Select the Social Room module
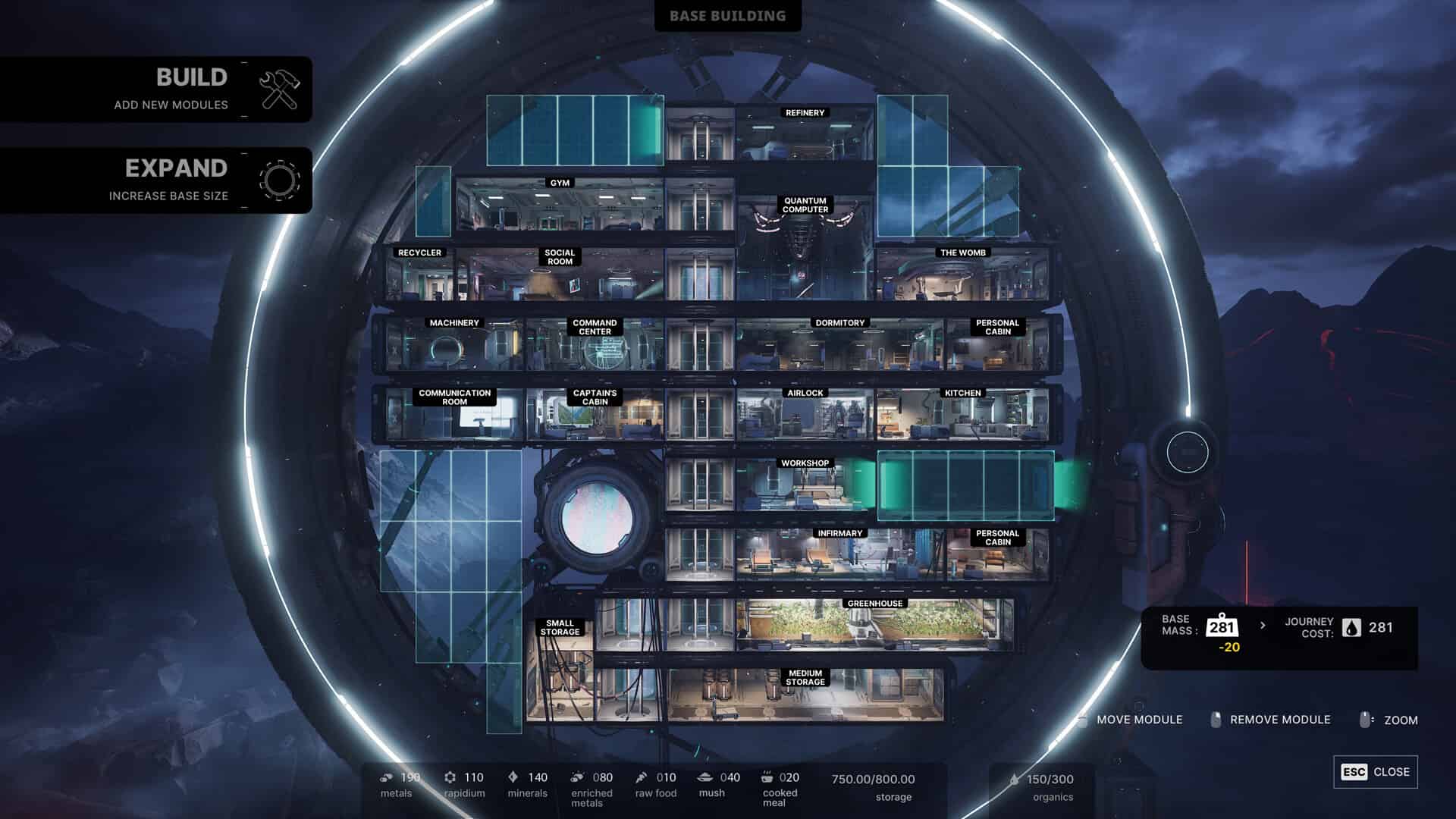1456x819 pixels. pos(560,278)
